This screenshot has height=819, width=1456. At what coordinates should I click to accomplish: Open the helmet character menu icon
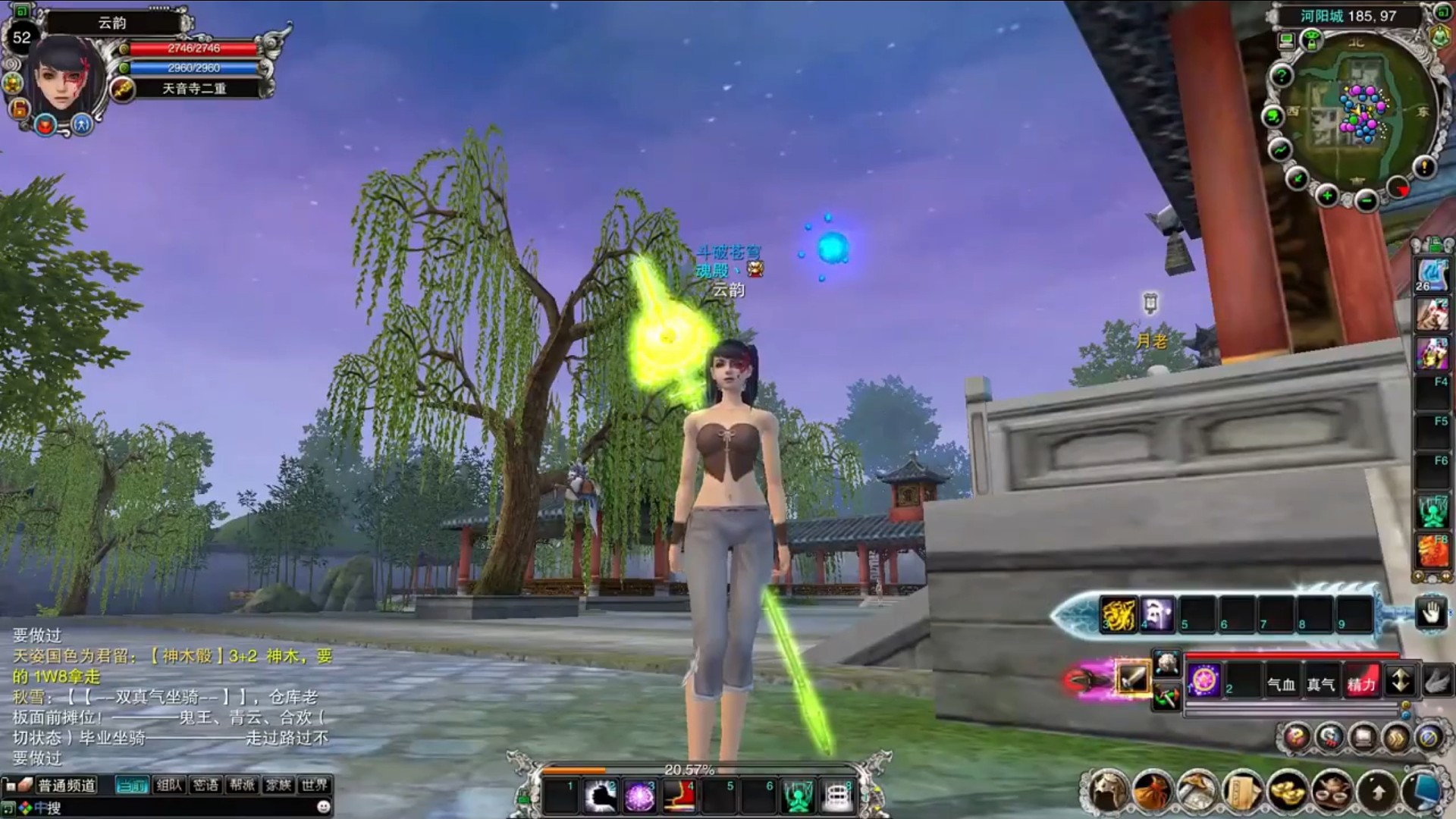click(x=1107, y=792)
